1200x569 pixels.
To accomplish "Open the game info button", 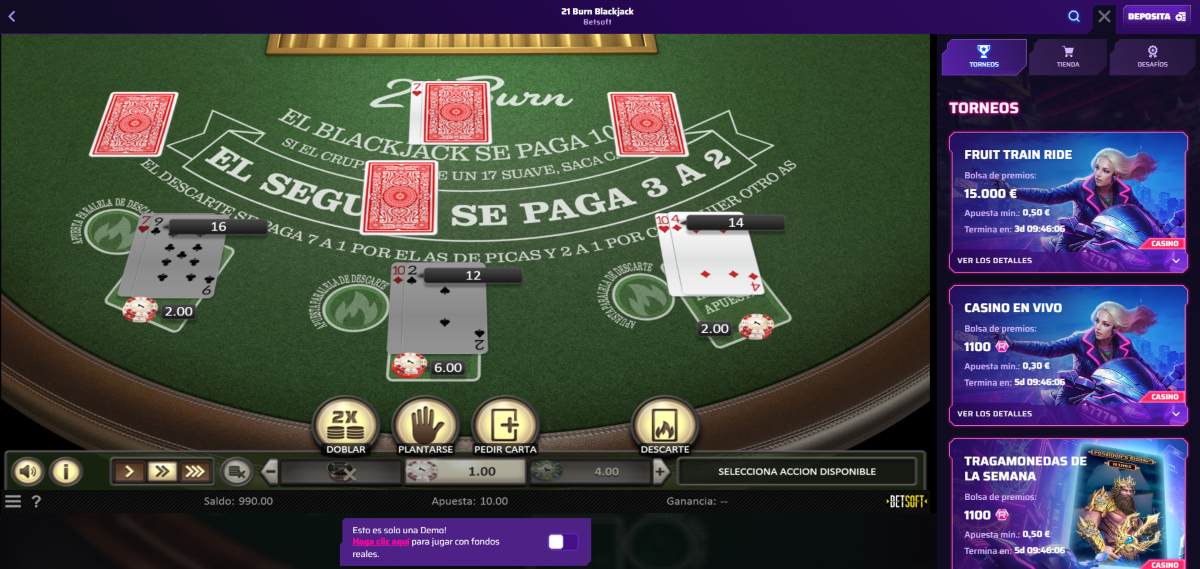I will (66, 471).
